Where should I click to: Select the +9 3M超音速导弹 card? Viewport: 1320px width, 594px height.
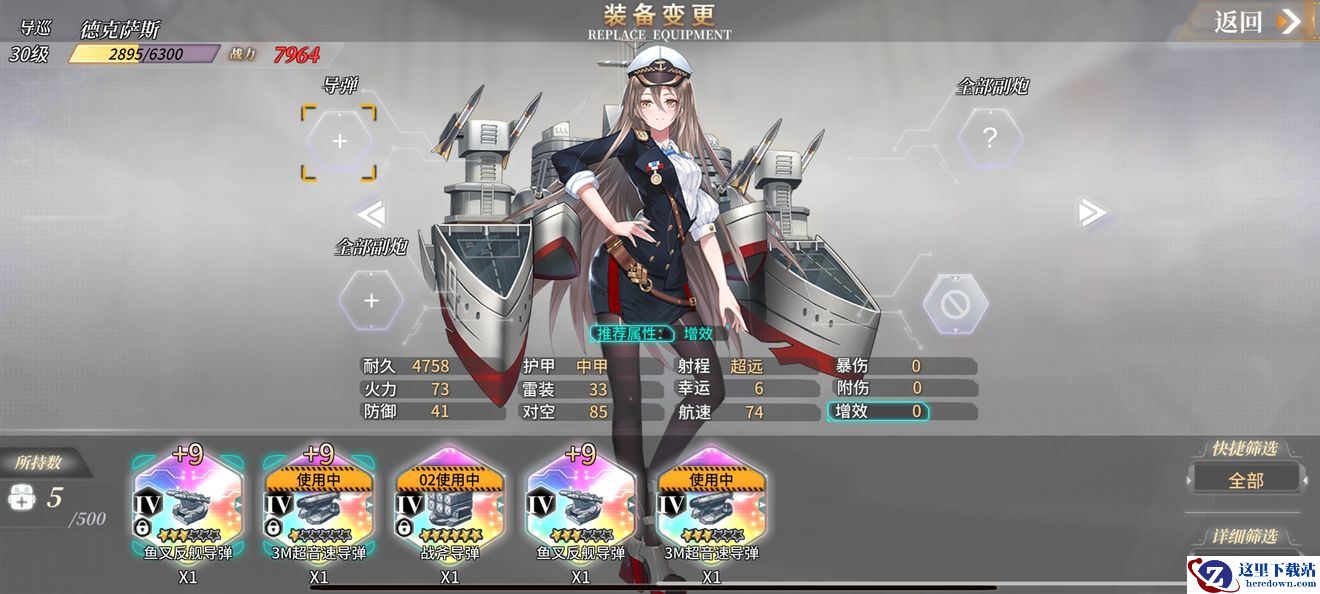319,506
